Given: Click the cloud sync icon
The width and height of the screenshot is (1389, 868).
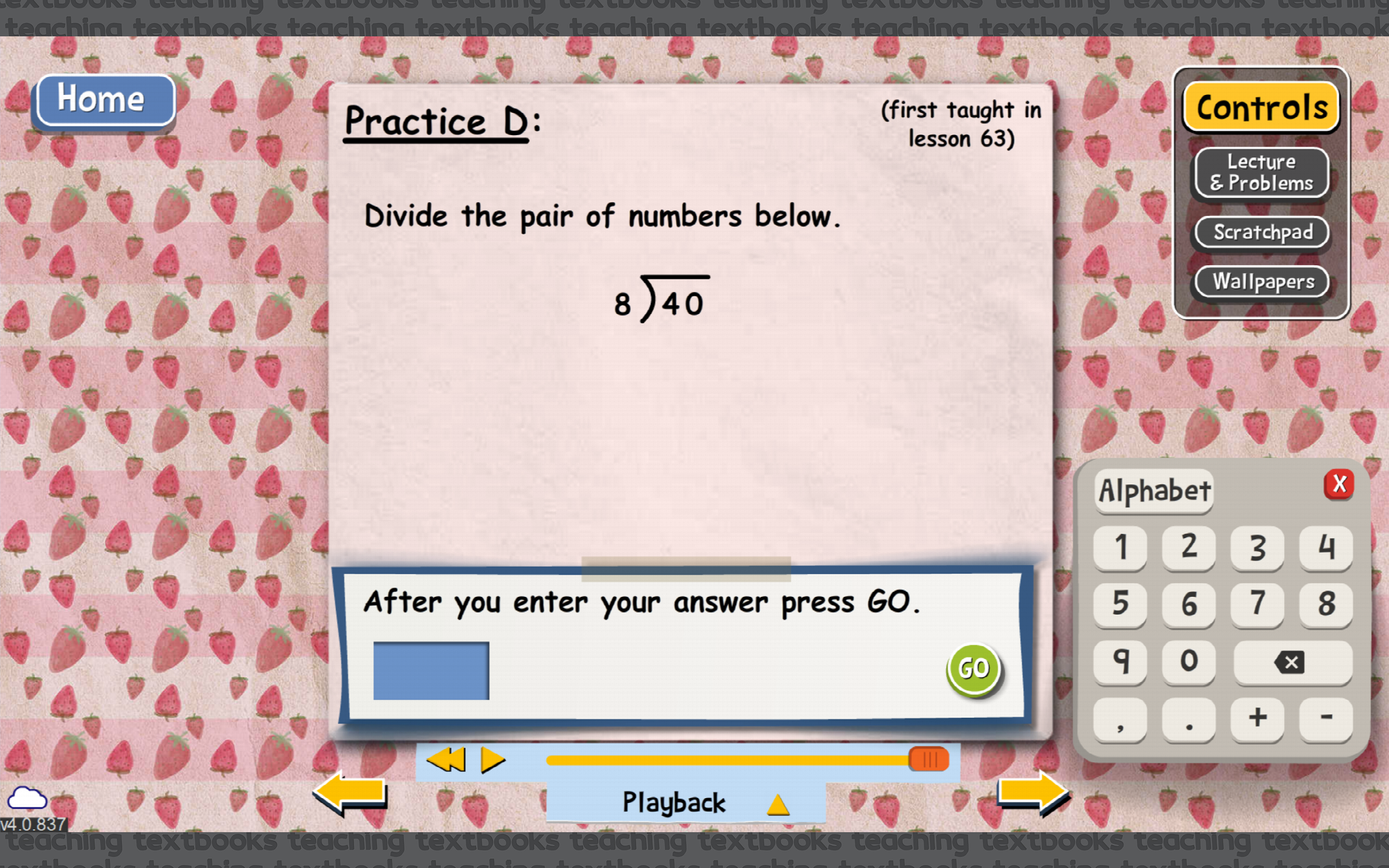Looking at the screenshot, I should click(27, 797).
